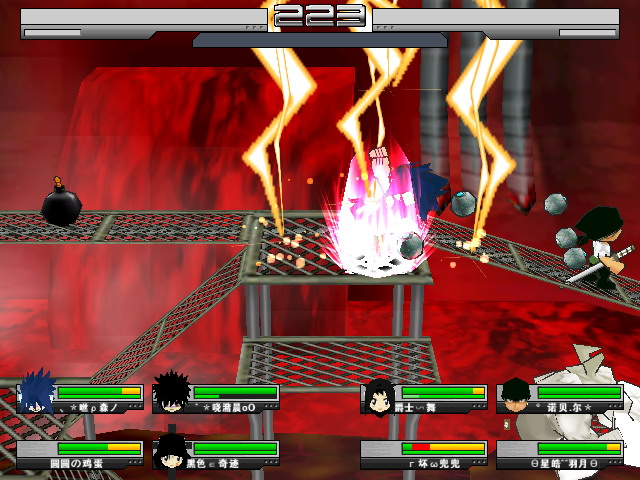The image size is (640, 480).
Task: Click the 晓潘晨oO player portrait
Action: (x=172, y=393)
